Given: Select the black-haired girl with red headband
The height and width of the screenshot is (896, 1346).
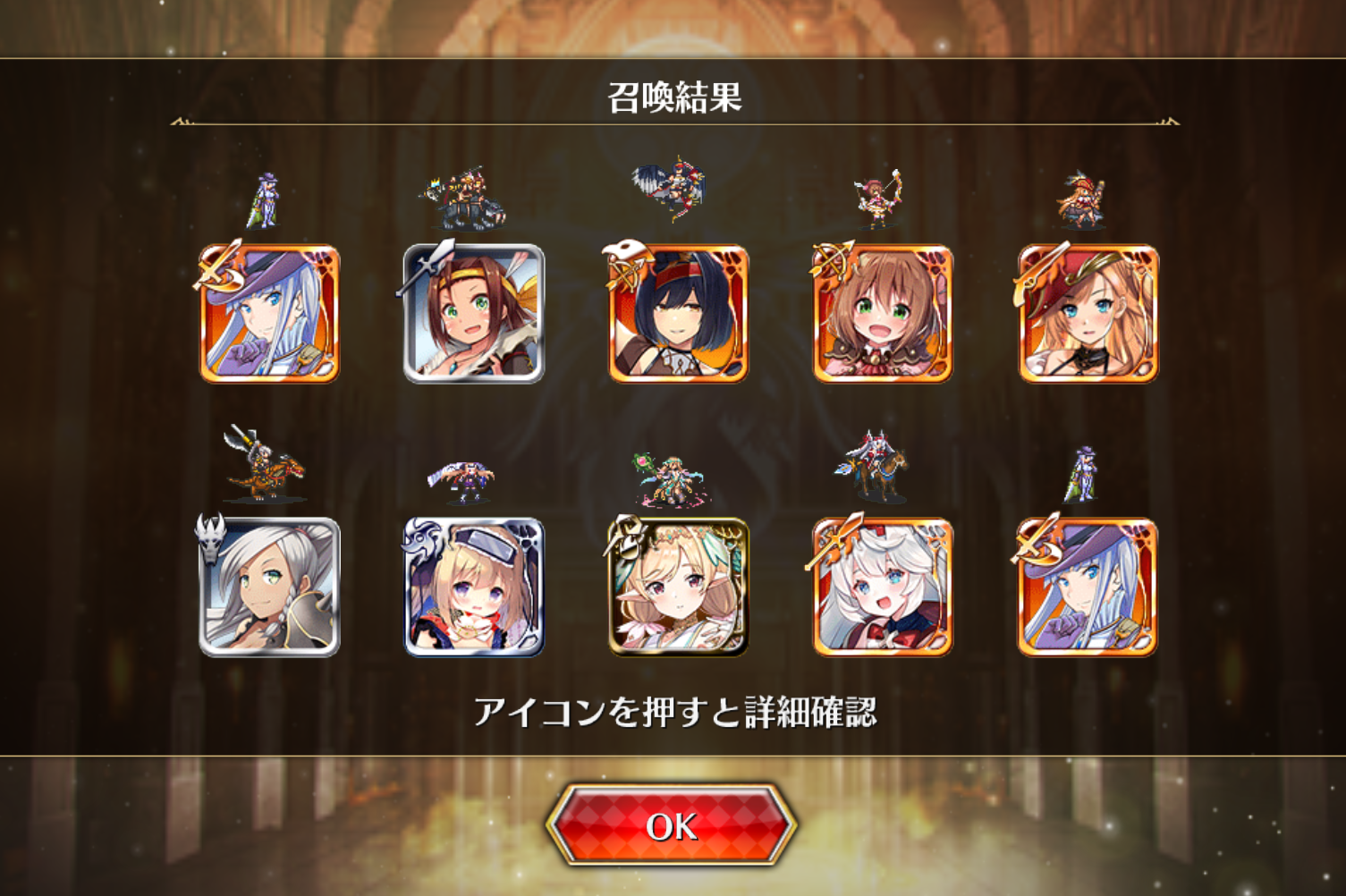Looking at the screenshot, I should coord(679,314).
